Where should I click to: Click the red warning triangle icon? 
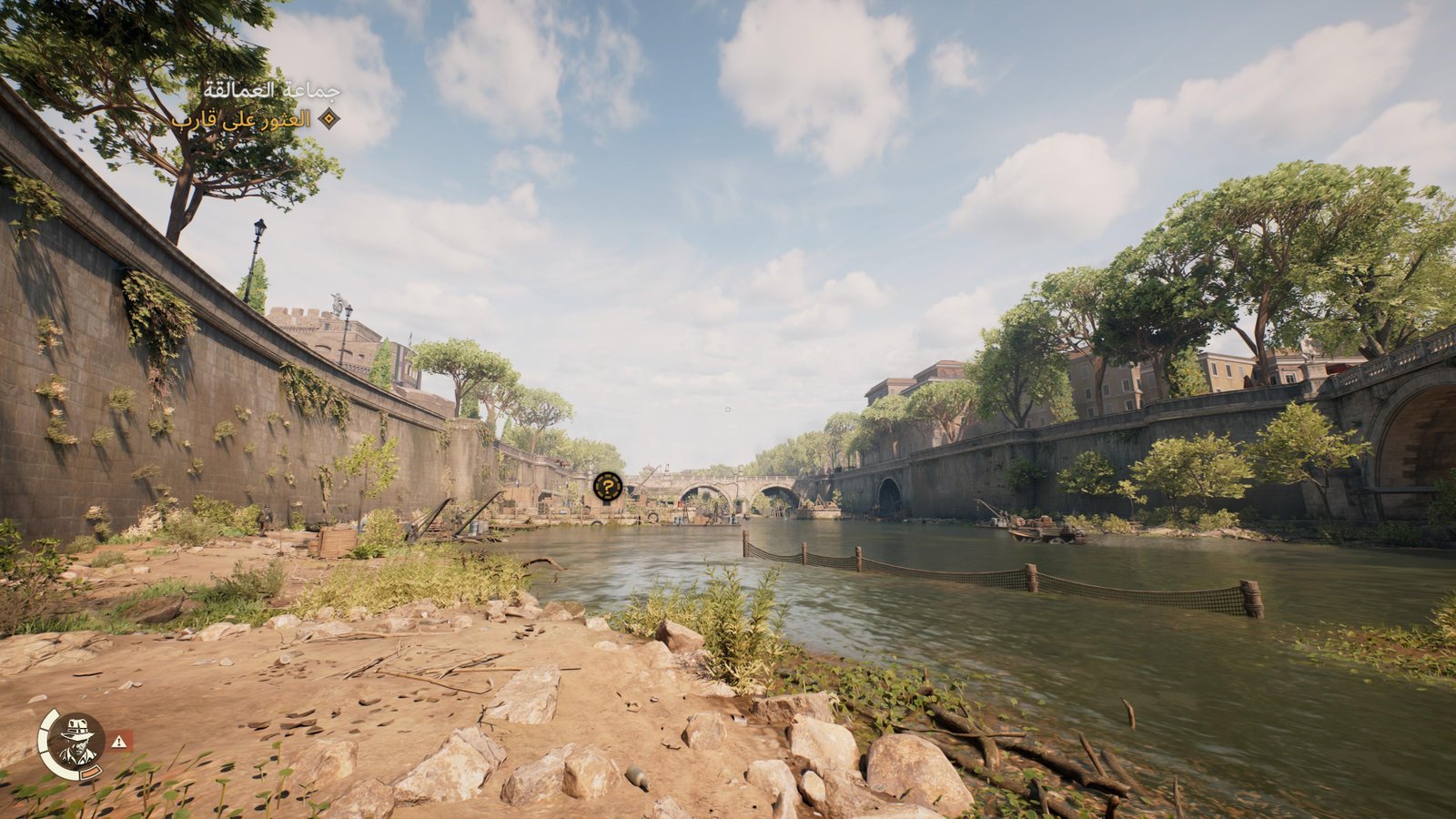pos(120,742)
